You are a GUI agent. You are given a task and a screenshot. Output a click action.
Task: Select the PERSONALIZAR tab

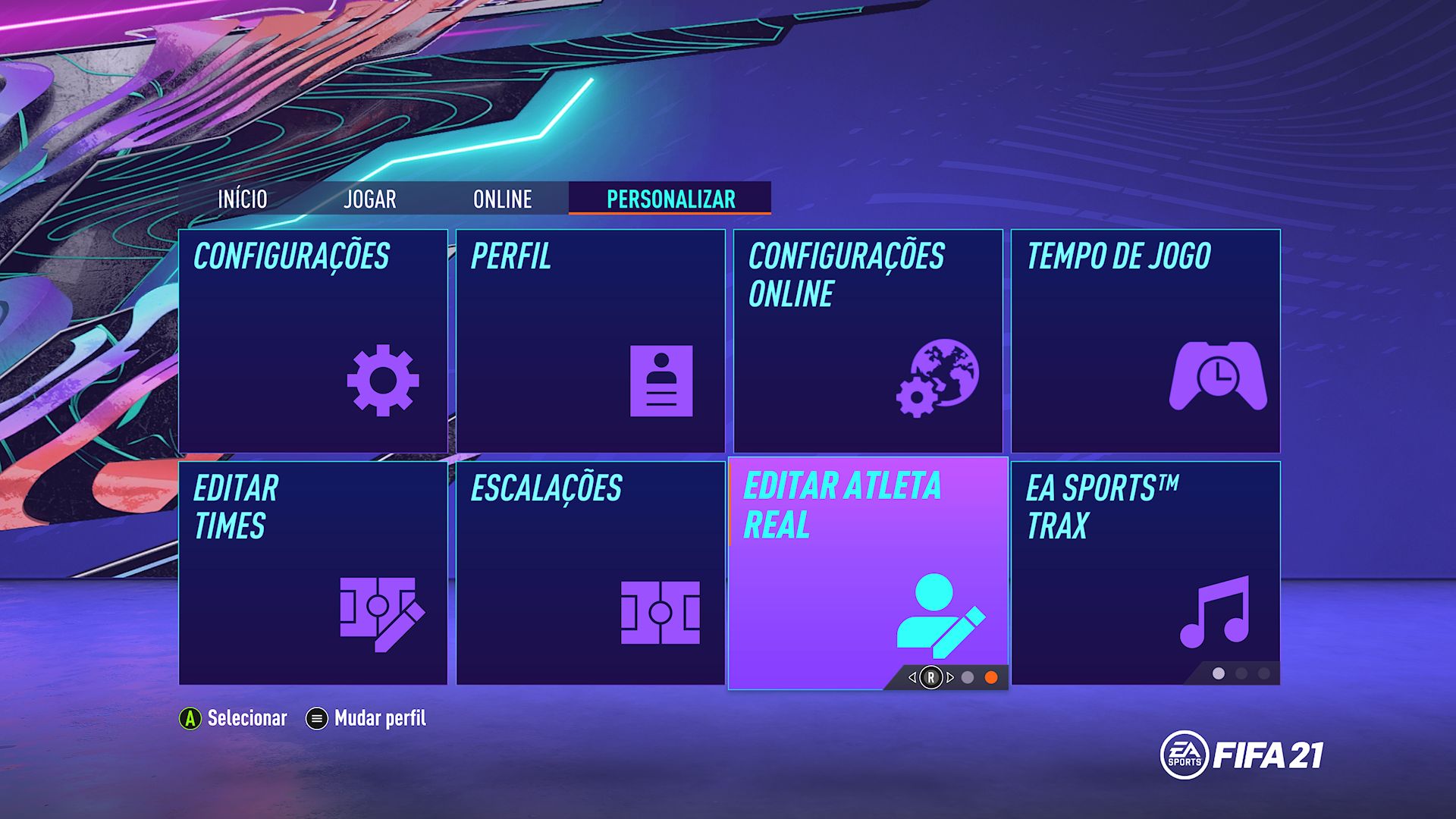tap(670, 199)
